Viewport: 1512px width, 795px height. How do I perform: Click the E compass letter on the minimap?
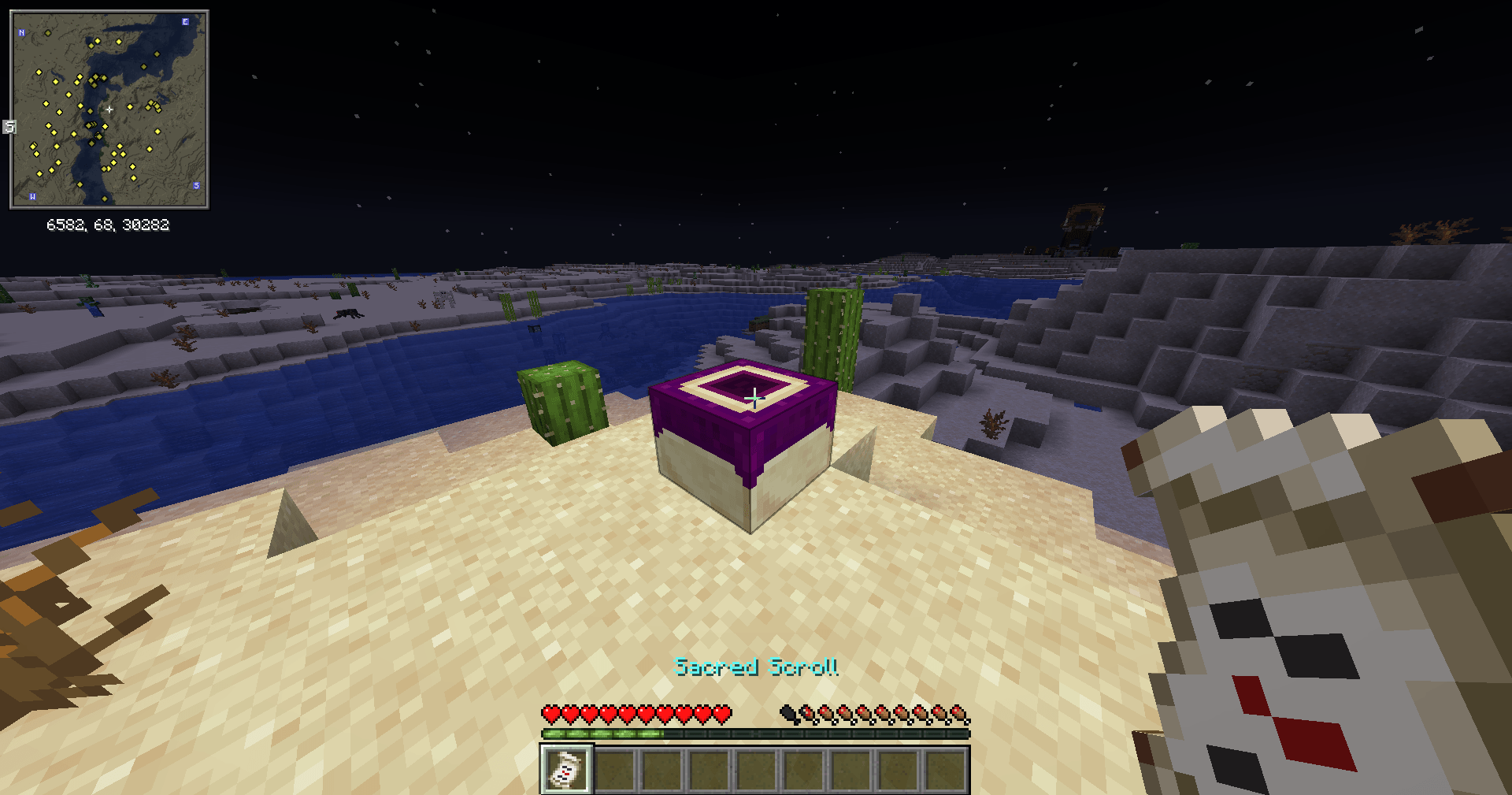click(185, 23)
